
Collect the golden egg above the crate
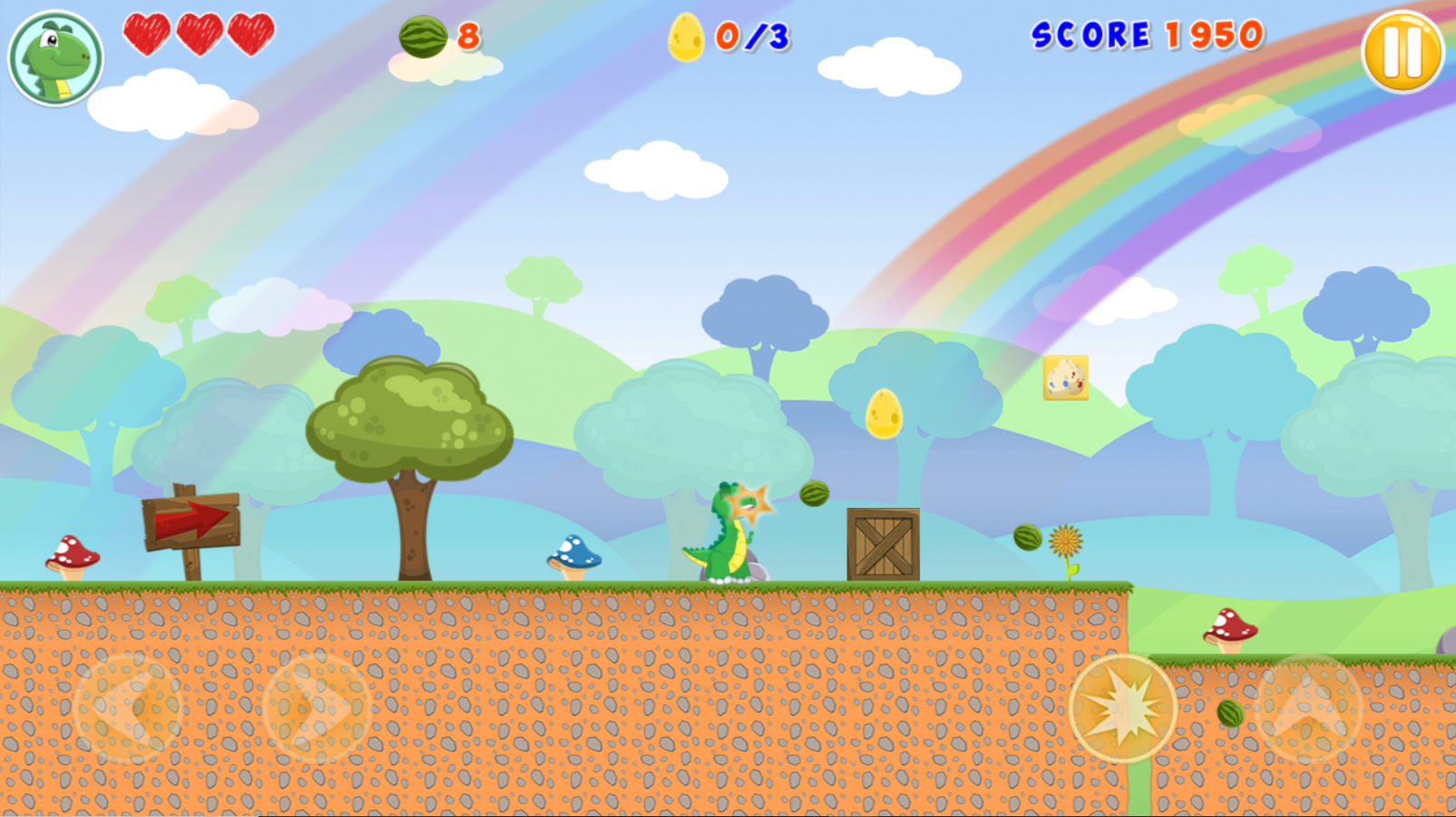tap(881, 415)
